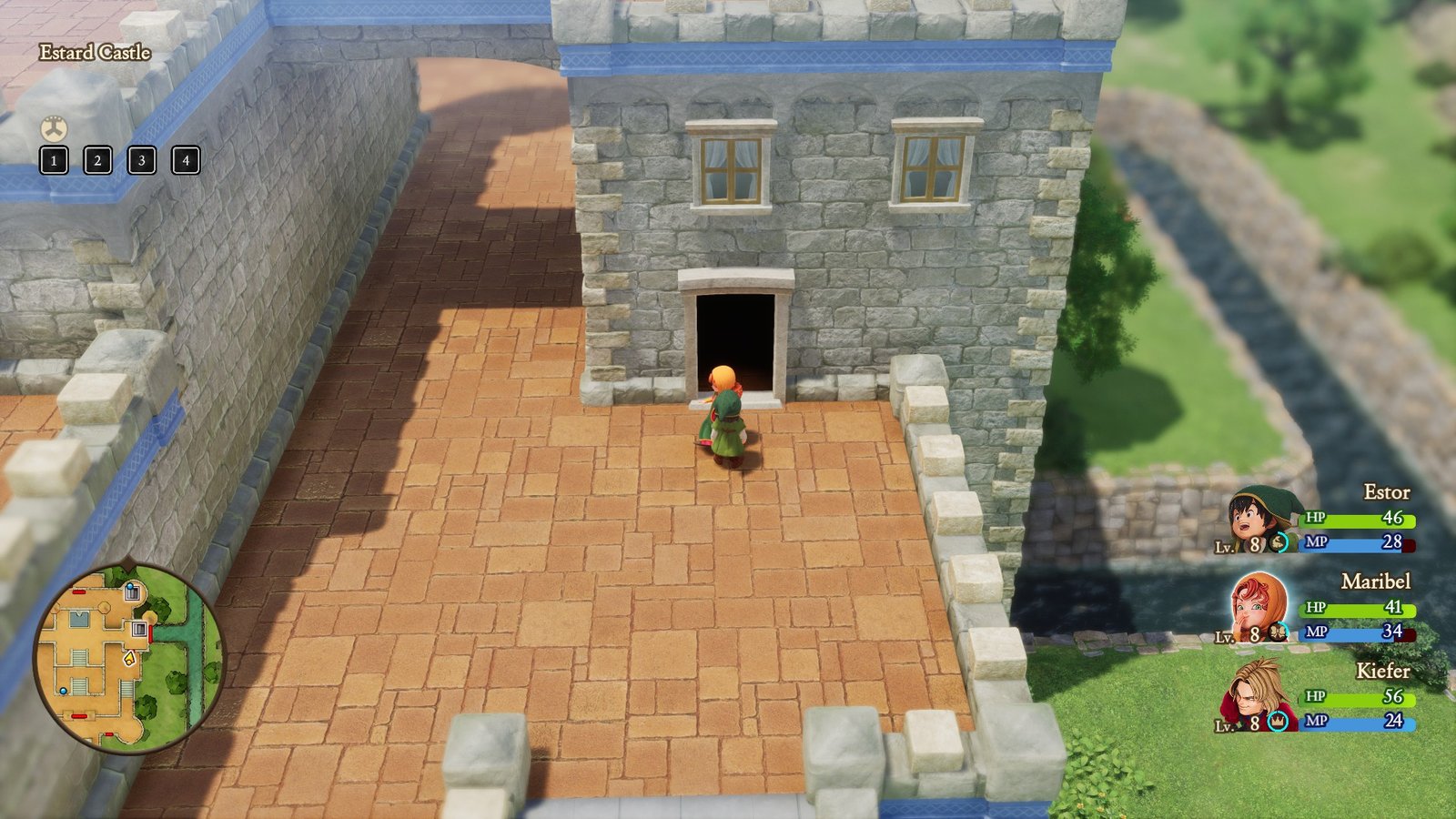Screen dimensions: 1456x819
Task: Click Maribel's ribbon emblem next to Lv. 8
Action: click(1277, 632)
